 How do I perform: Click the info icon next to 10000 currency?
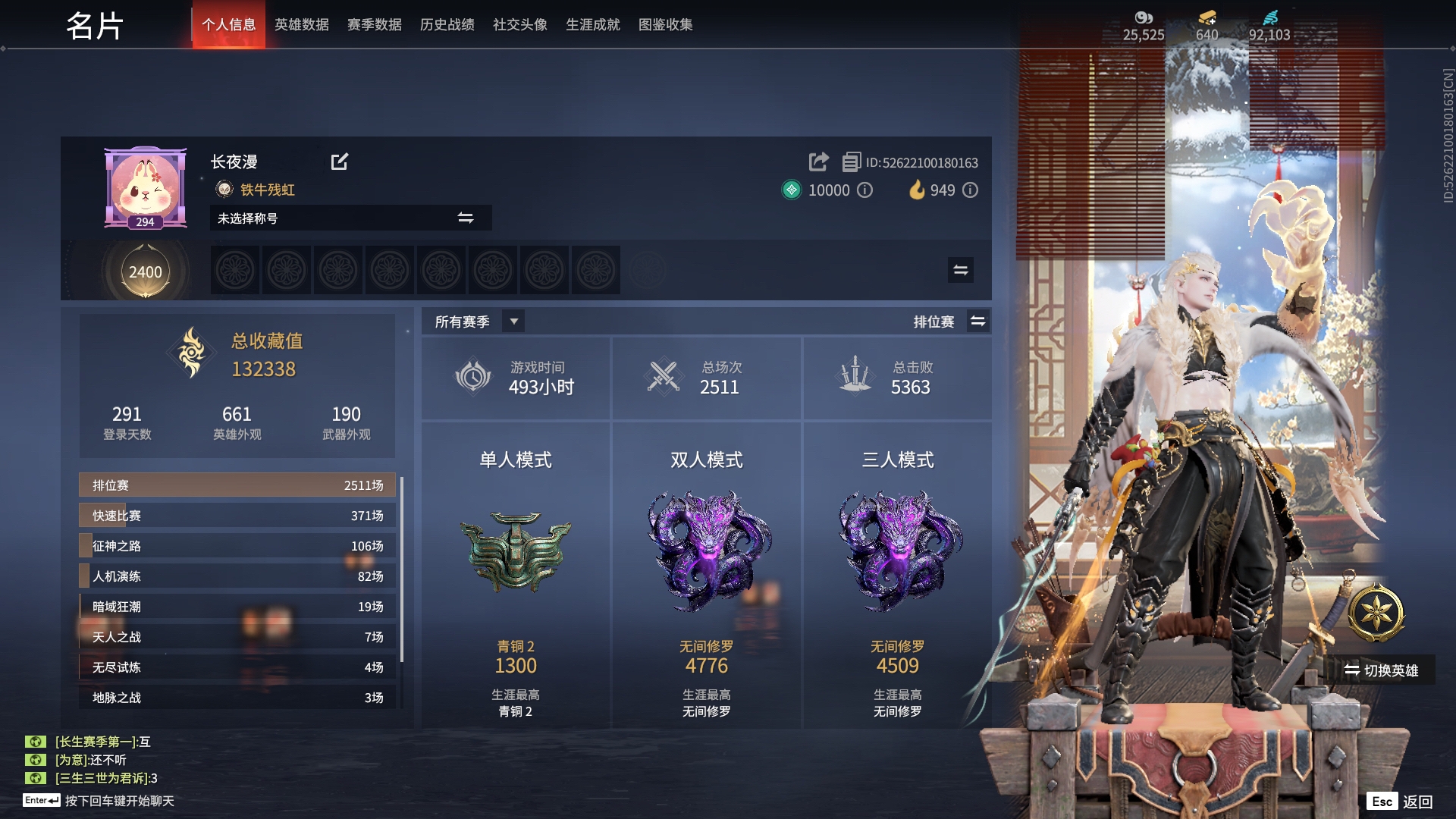[866, 190]
